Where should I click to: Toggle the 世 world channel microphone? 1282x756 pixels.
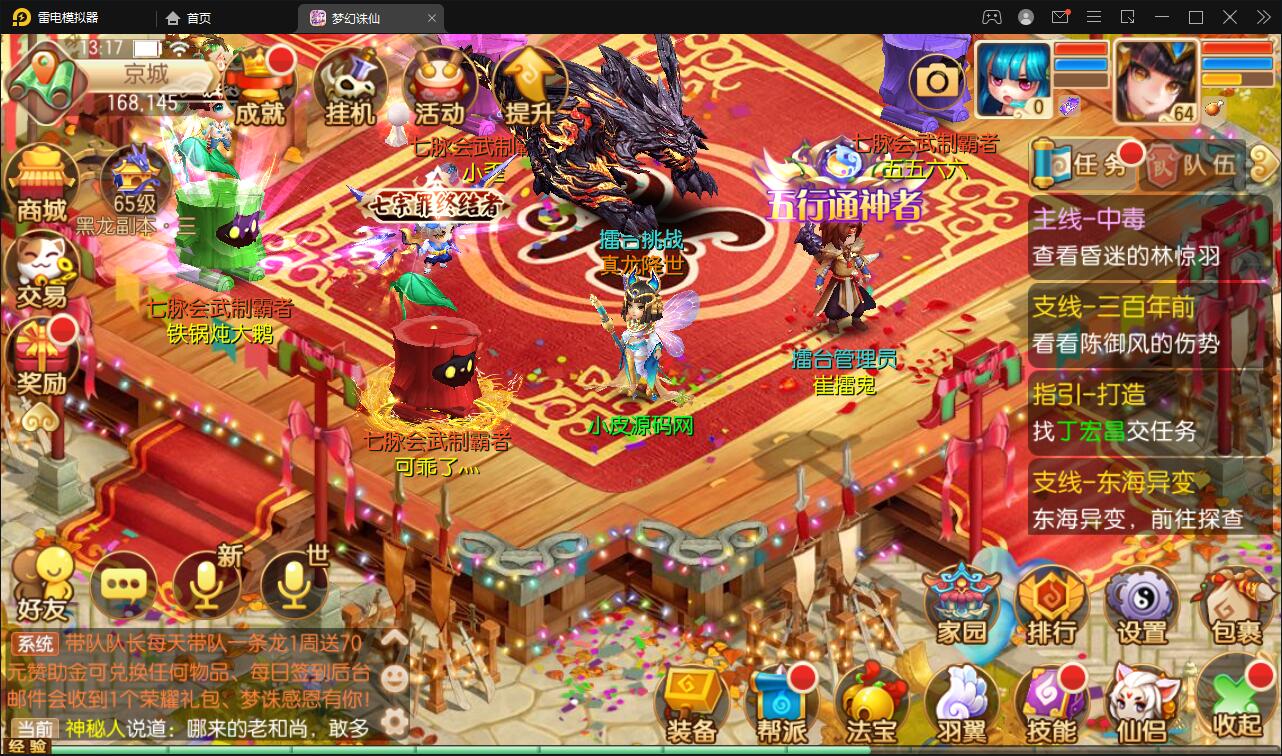pyautogui.click(x=294, y=585)
